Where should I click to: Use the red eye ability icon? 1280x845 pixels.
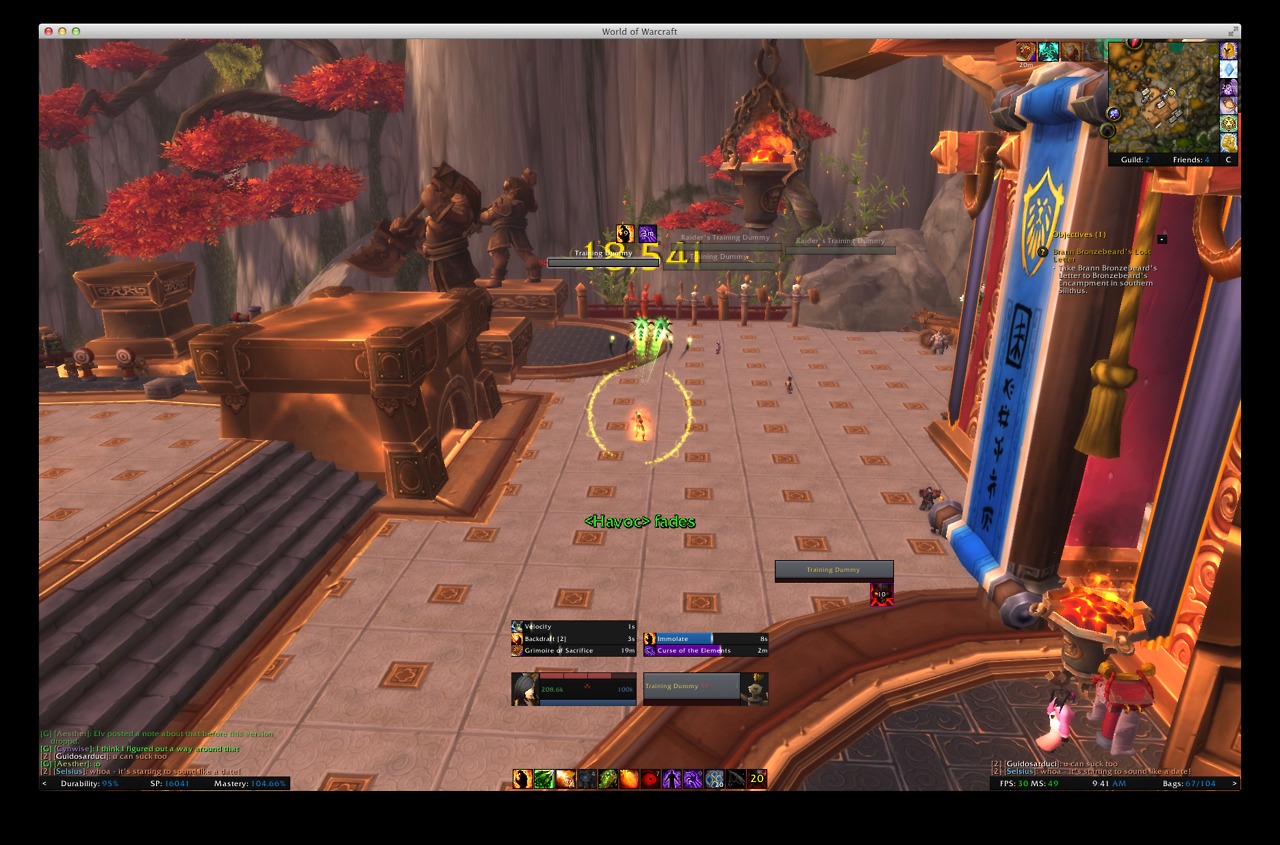click(x=651, y=779)
